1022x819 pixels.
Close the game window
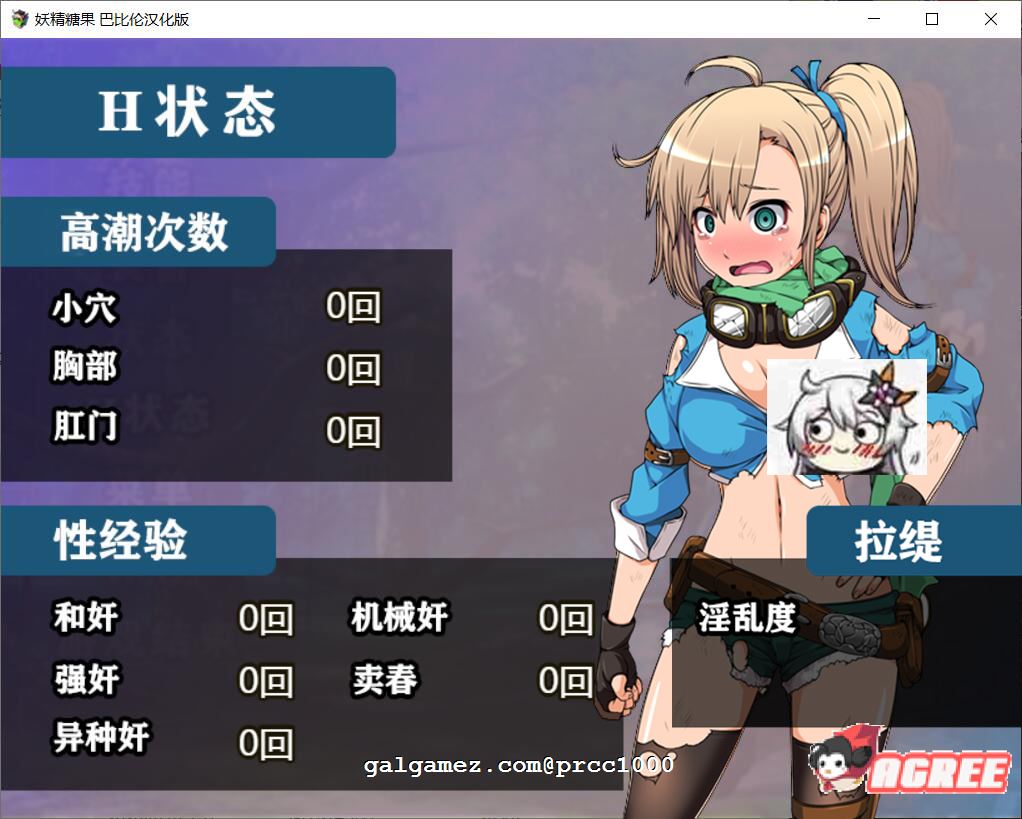[x=990, y=19]
